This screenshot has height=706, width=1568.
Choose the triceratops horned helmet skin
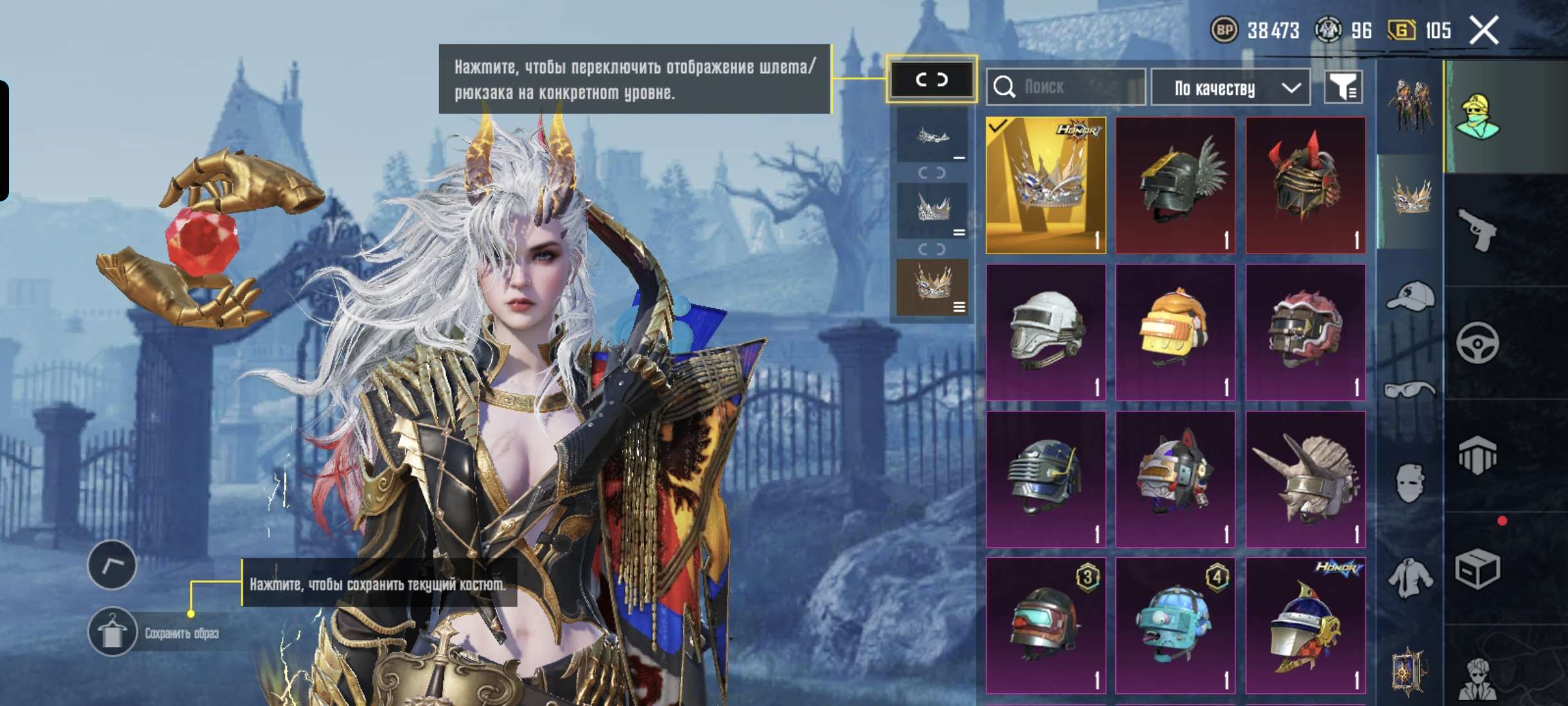1305,479
